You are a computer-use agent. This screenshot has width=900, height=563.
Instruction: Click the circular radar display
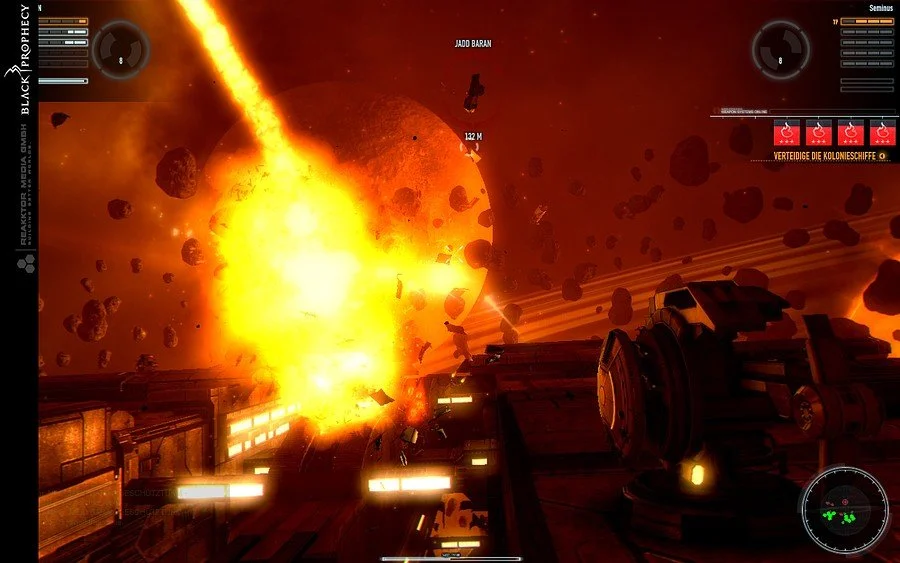845,510
